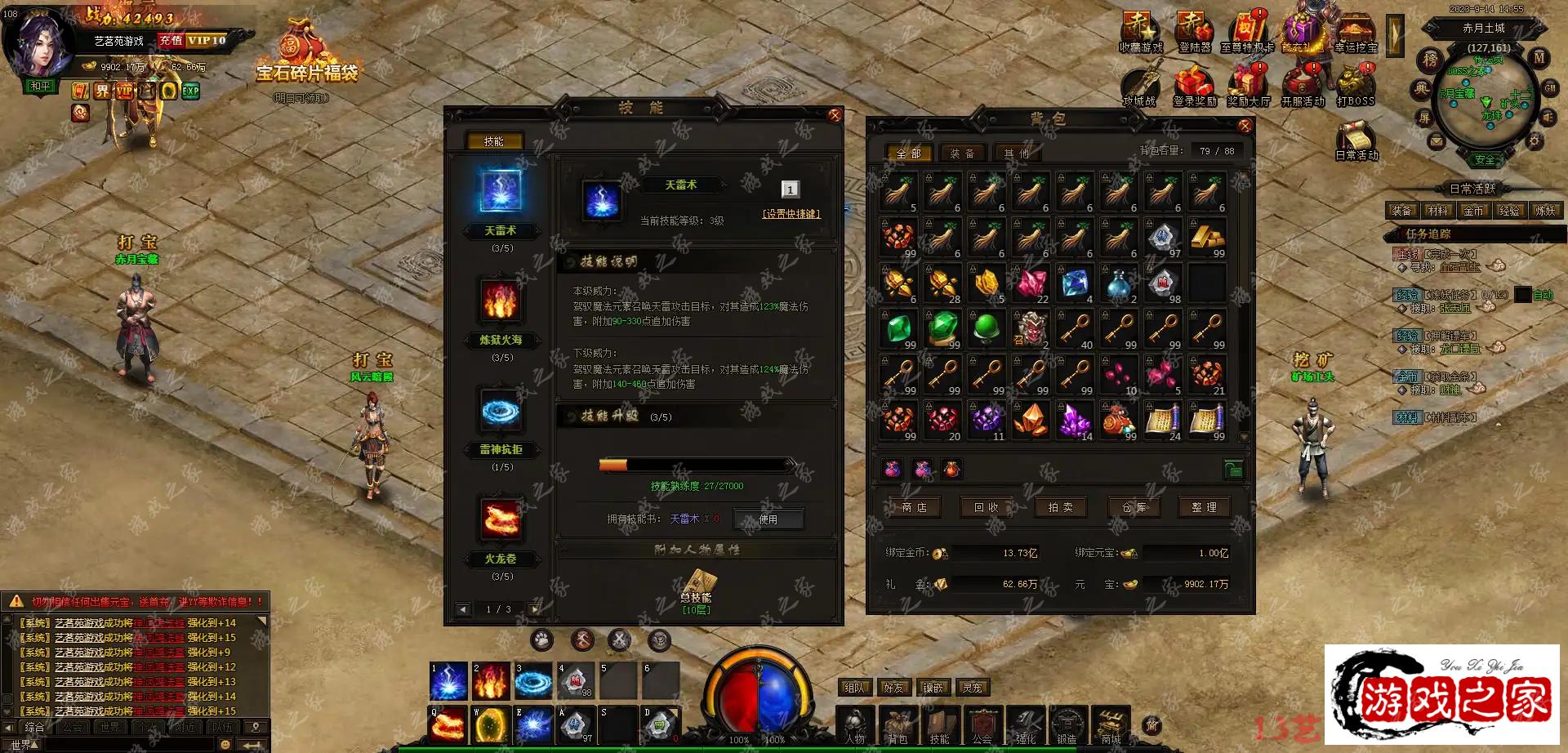The image size is (1568, 753).
Task: Use the skill book with 使用 button
Action: tap(768, 519)
